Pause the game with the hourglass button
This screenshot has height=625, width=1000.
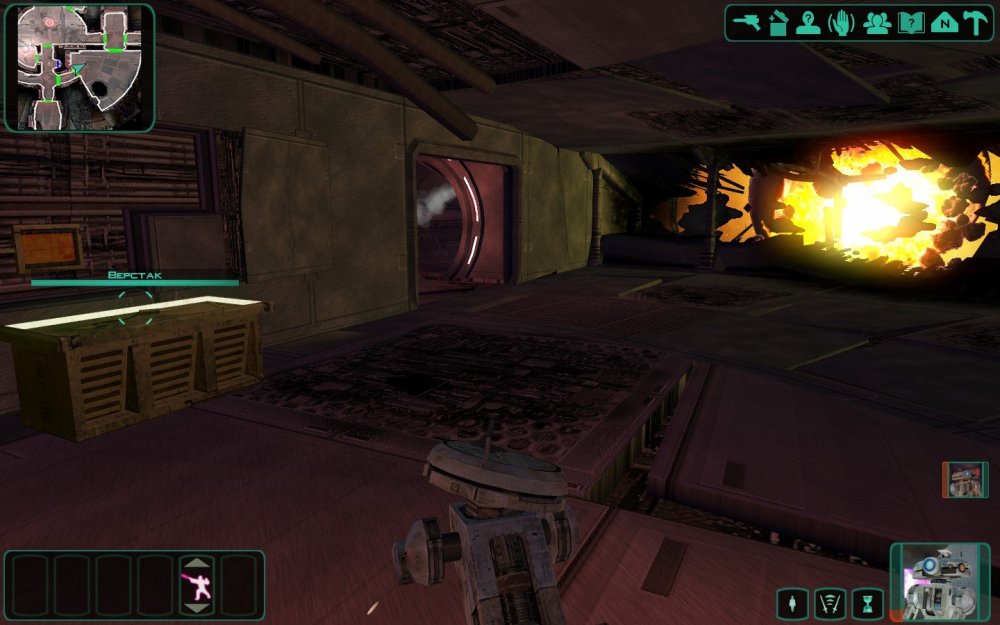pyautogui.click(x=867, y=603)
